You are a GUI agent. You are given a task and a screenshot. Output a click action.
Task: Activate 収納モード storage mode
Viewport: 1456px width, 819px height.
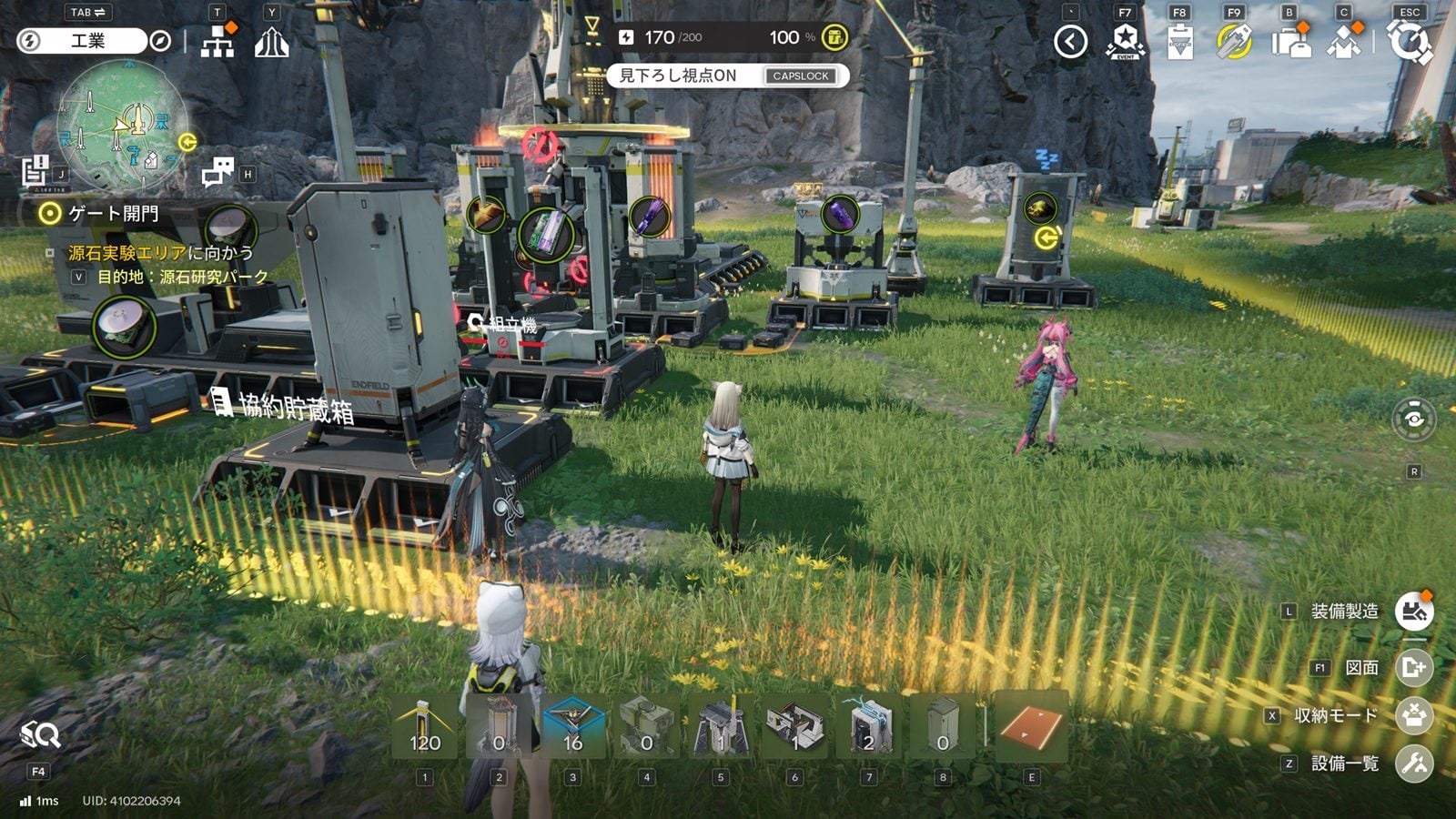tap(1414, 715)
